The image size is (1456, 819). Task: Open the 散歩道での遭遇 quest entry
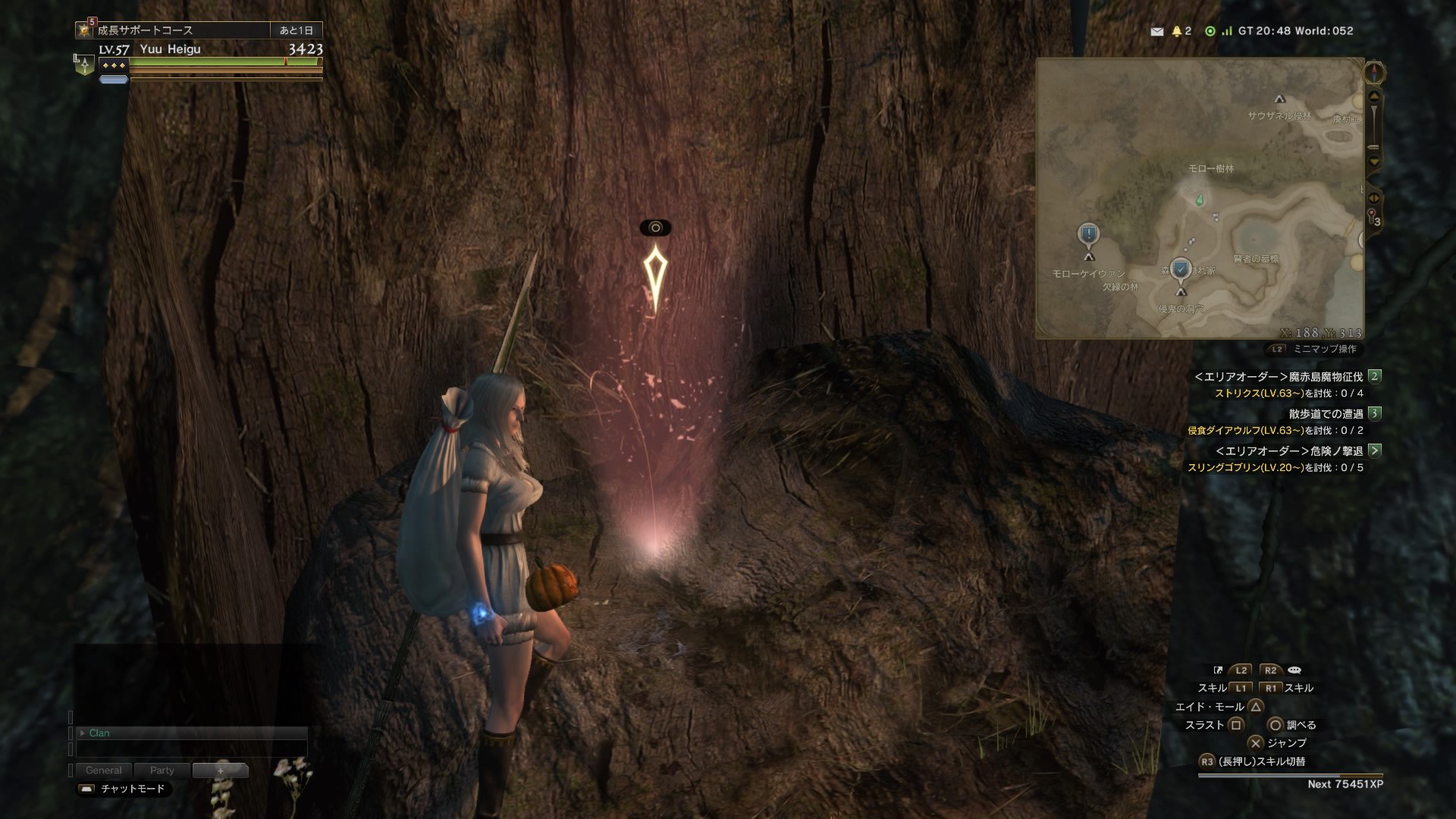(1326, 413)
